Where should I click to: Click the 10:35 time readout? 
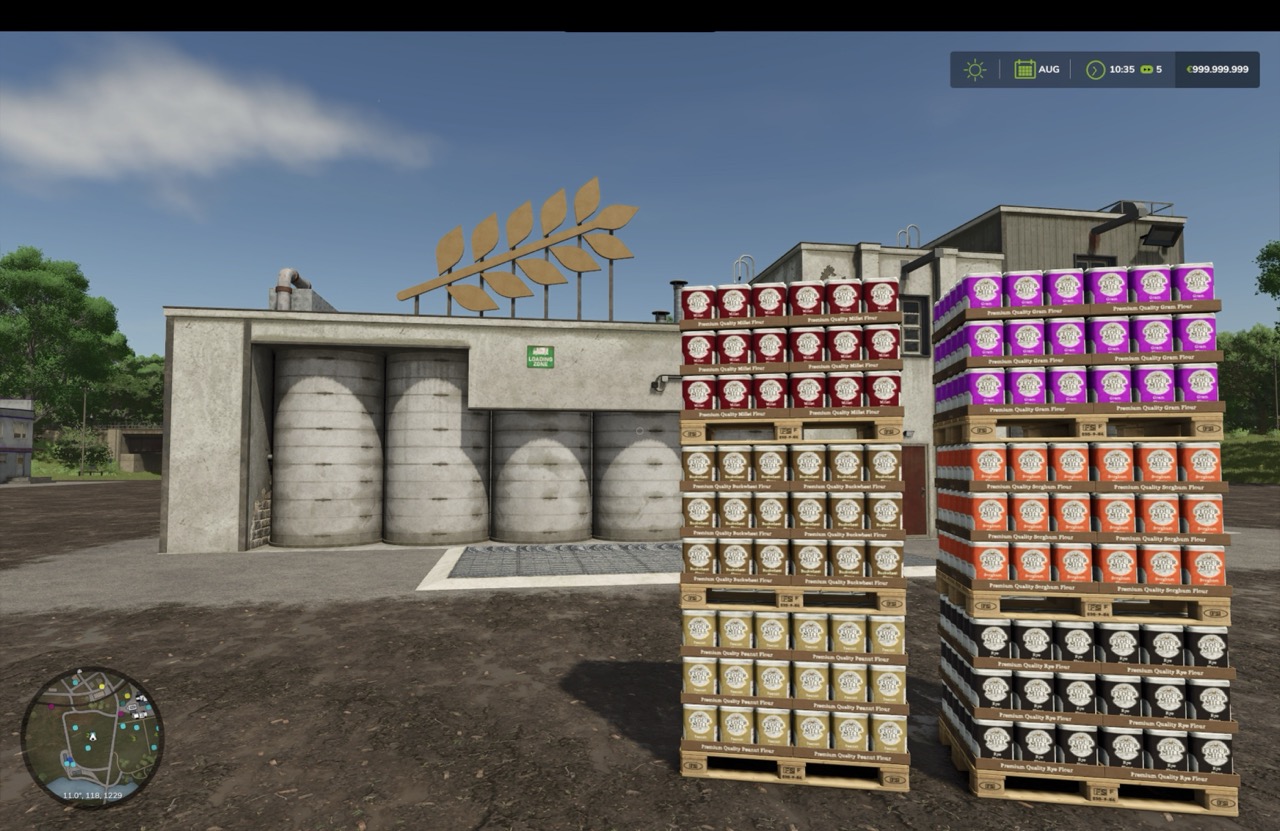[1124, 70]
